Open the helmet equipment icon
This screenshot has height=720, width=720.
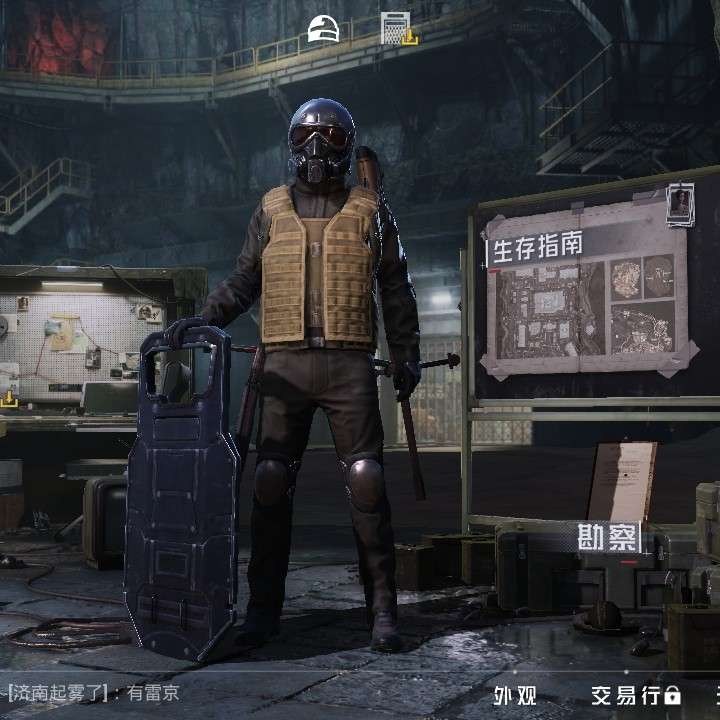(323, 29)
